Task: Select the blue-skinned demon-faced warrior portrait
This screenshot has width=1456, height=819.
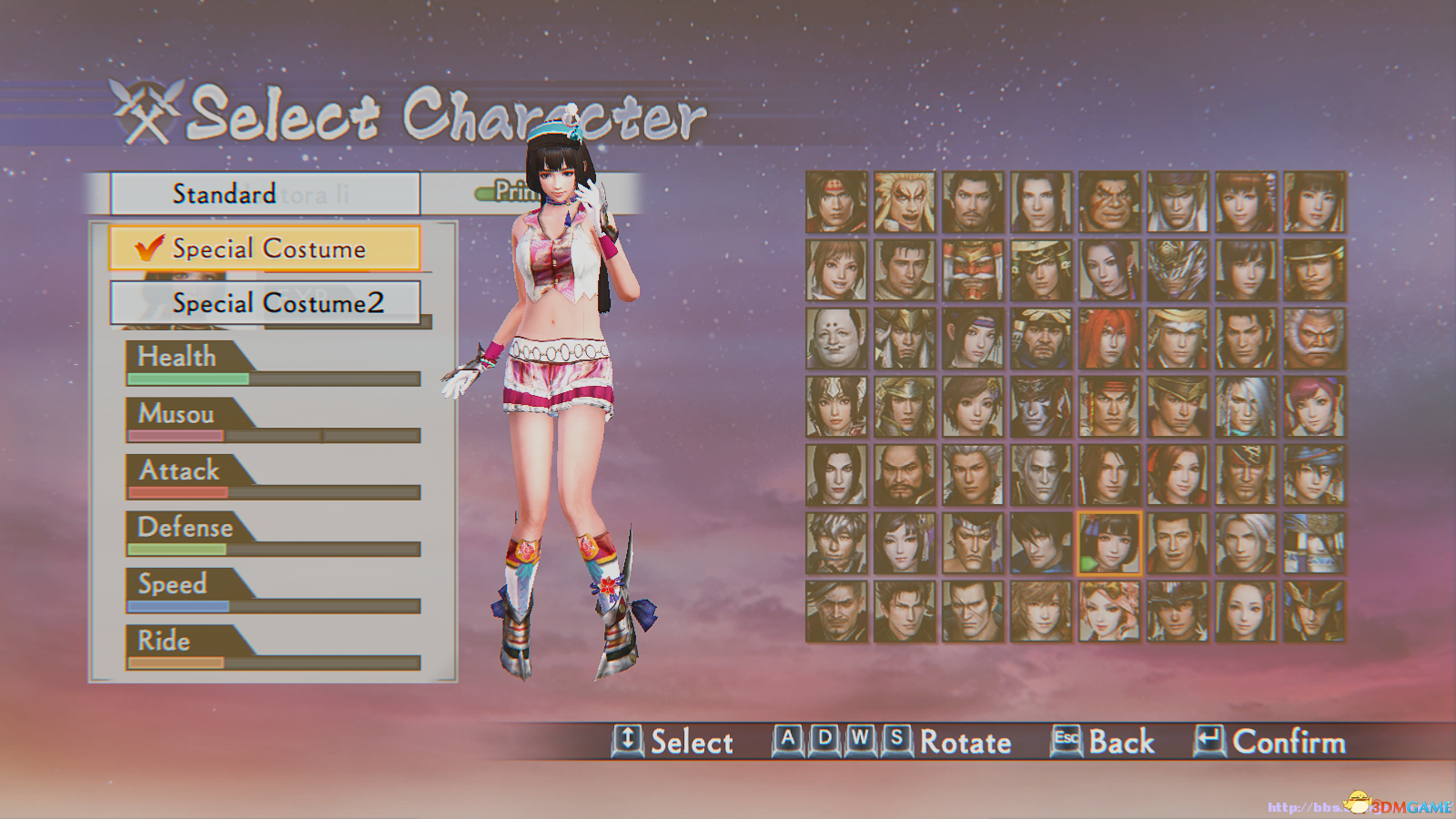Action: coord(1041,407)
